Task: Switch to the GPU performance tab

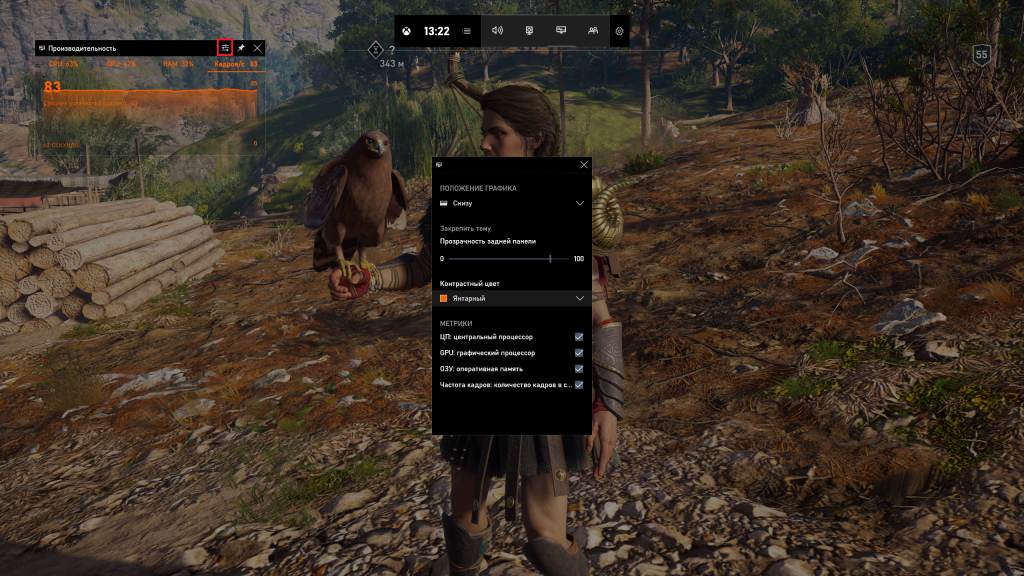Action: click(121, 64)
